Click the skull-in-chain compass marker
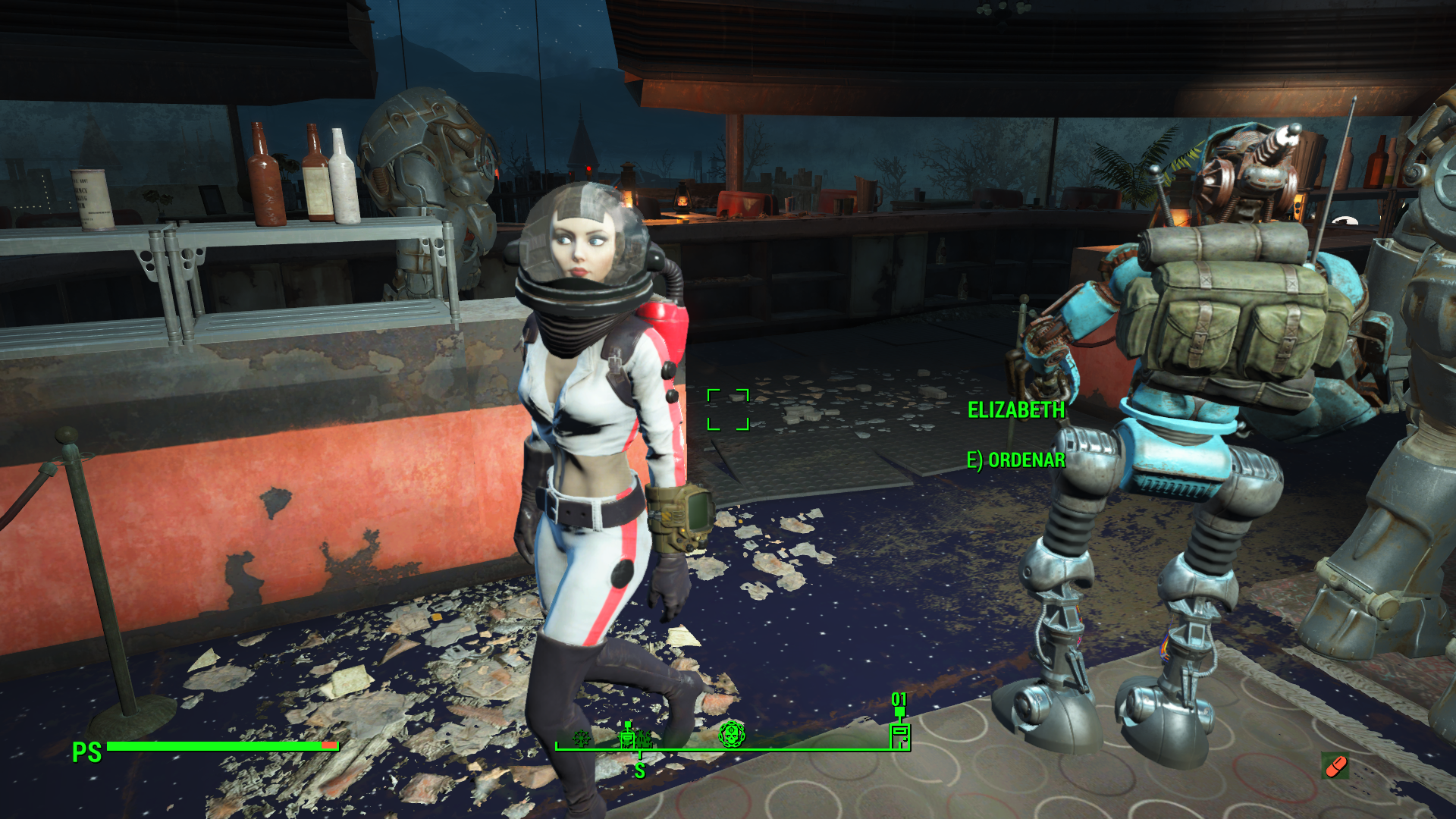 (732, 734)
